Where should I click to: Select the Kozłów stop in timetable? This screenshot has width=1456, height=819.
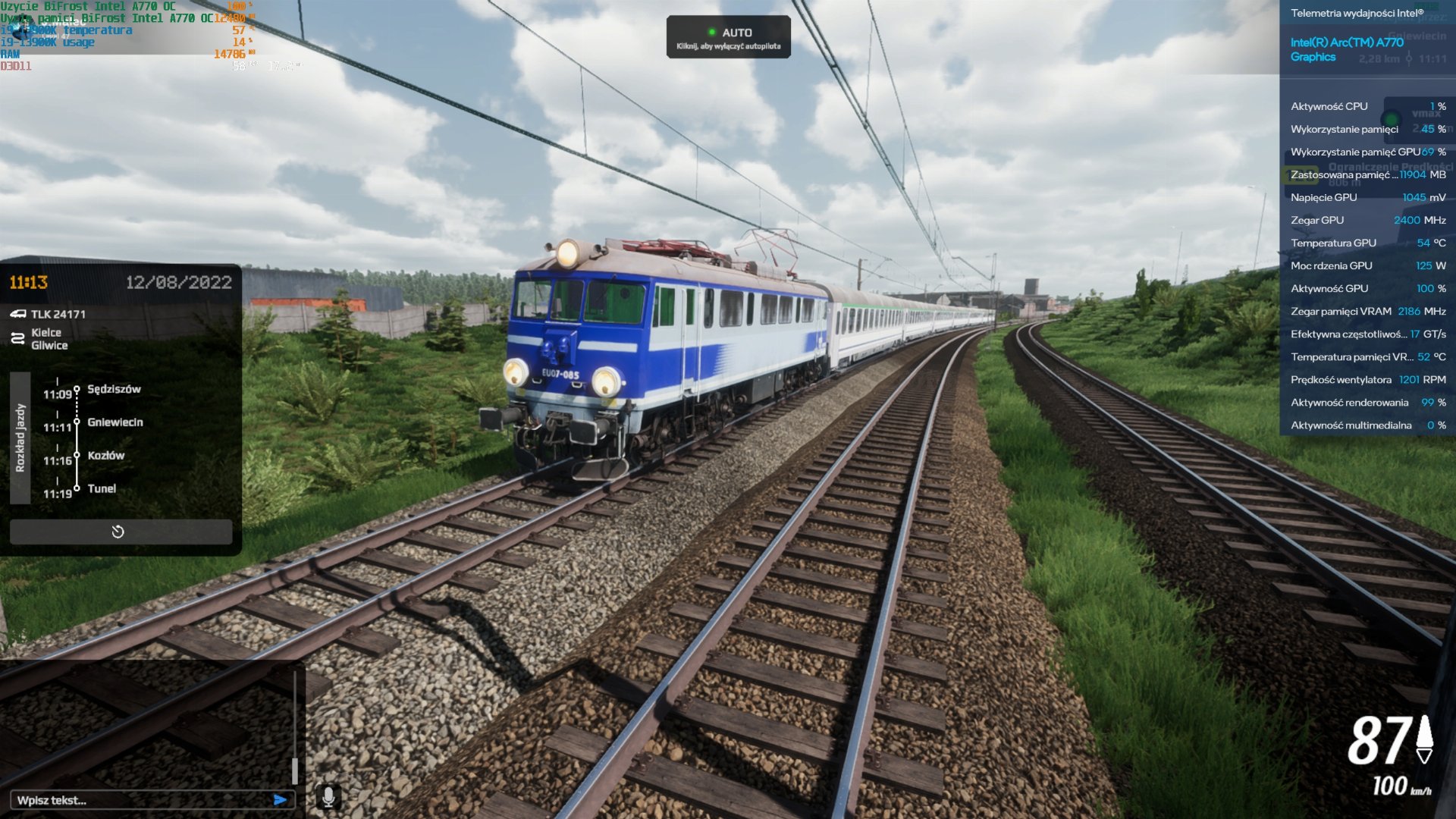(105, 456)
